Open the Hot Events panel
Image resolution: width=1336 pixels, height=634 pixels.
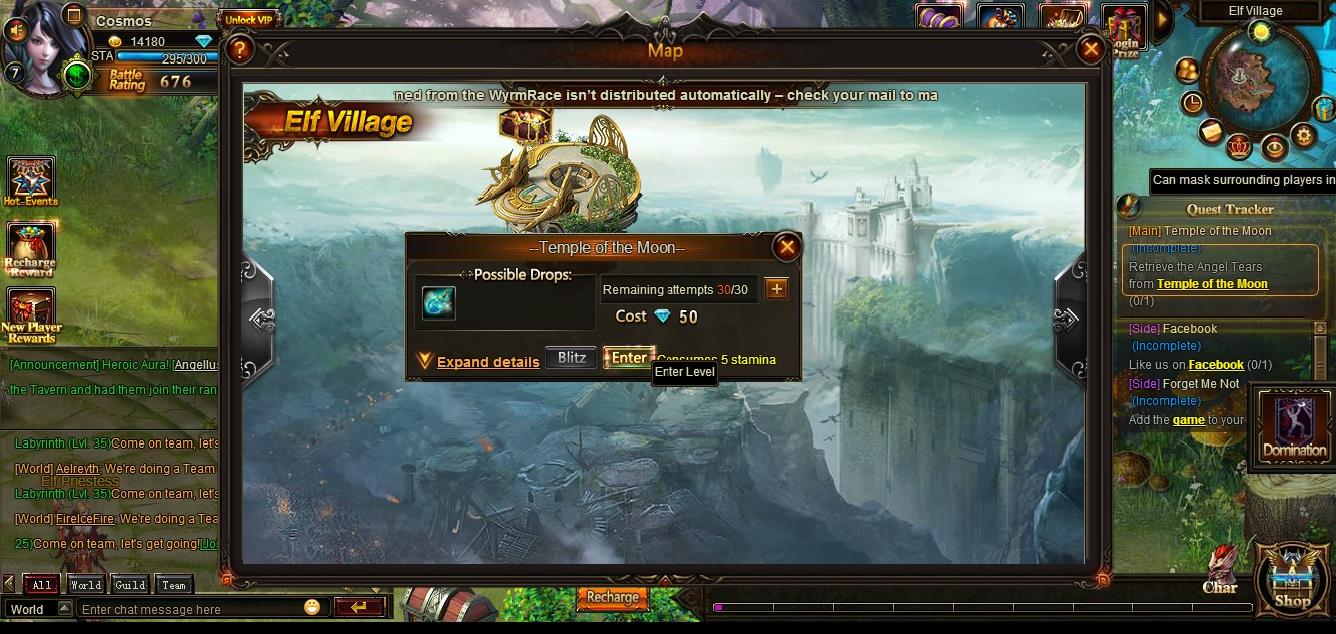click(x=30, y=182)
